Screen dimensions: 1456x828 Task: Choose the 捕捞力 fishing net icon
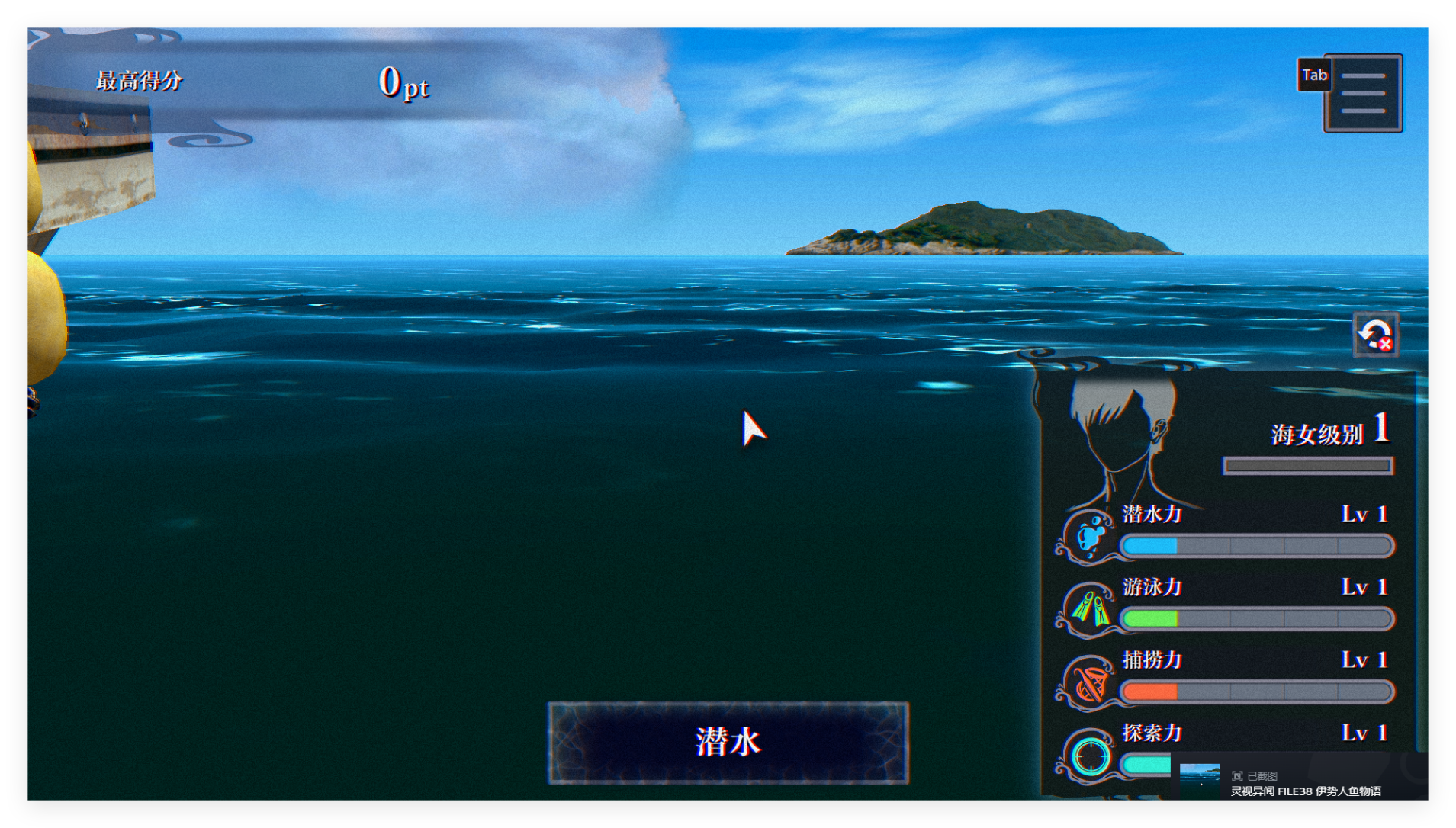[x=1091, y=682]
